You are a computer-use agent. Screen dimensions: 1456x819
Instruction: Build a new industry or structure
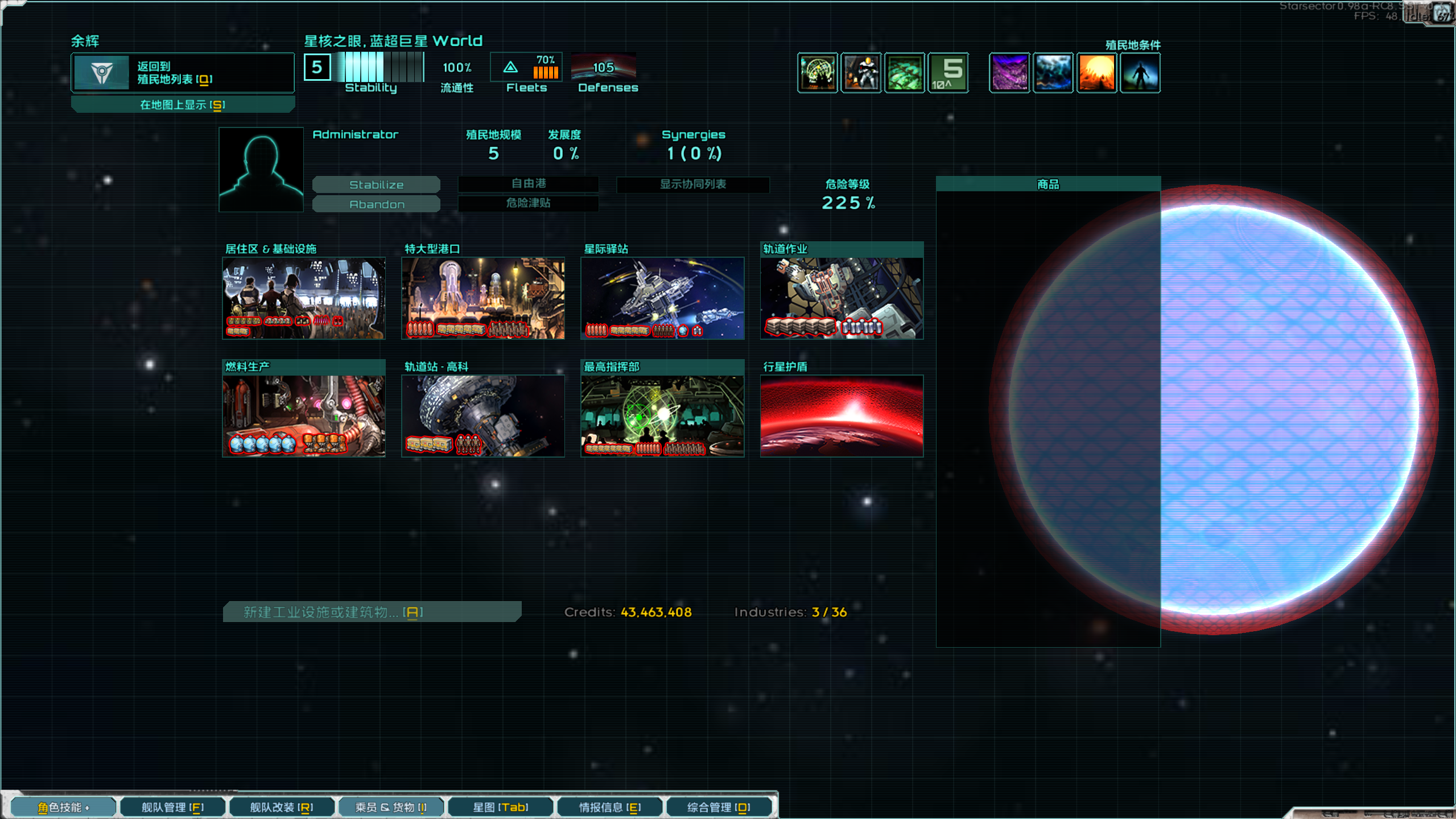(x=372, y=612)
